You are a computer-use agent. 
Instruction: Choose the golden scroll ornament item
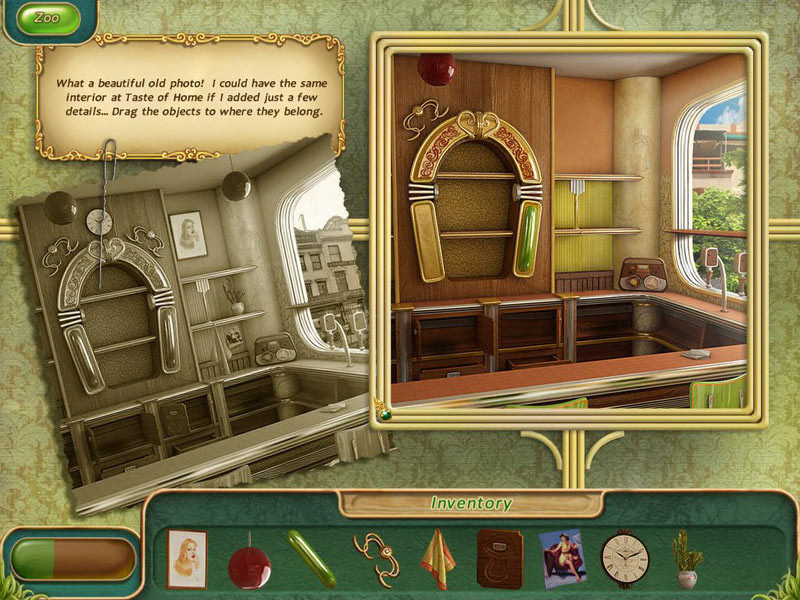click(x=375, y=558)
